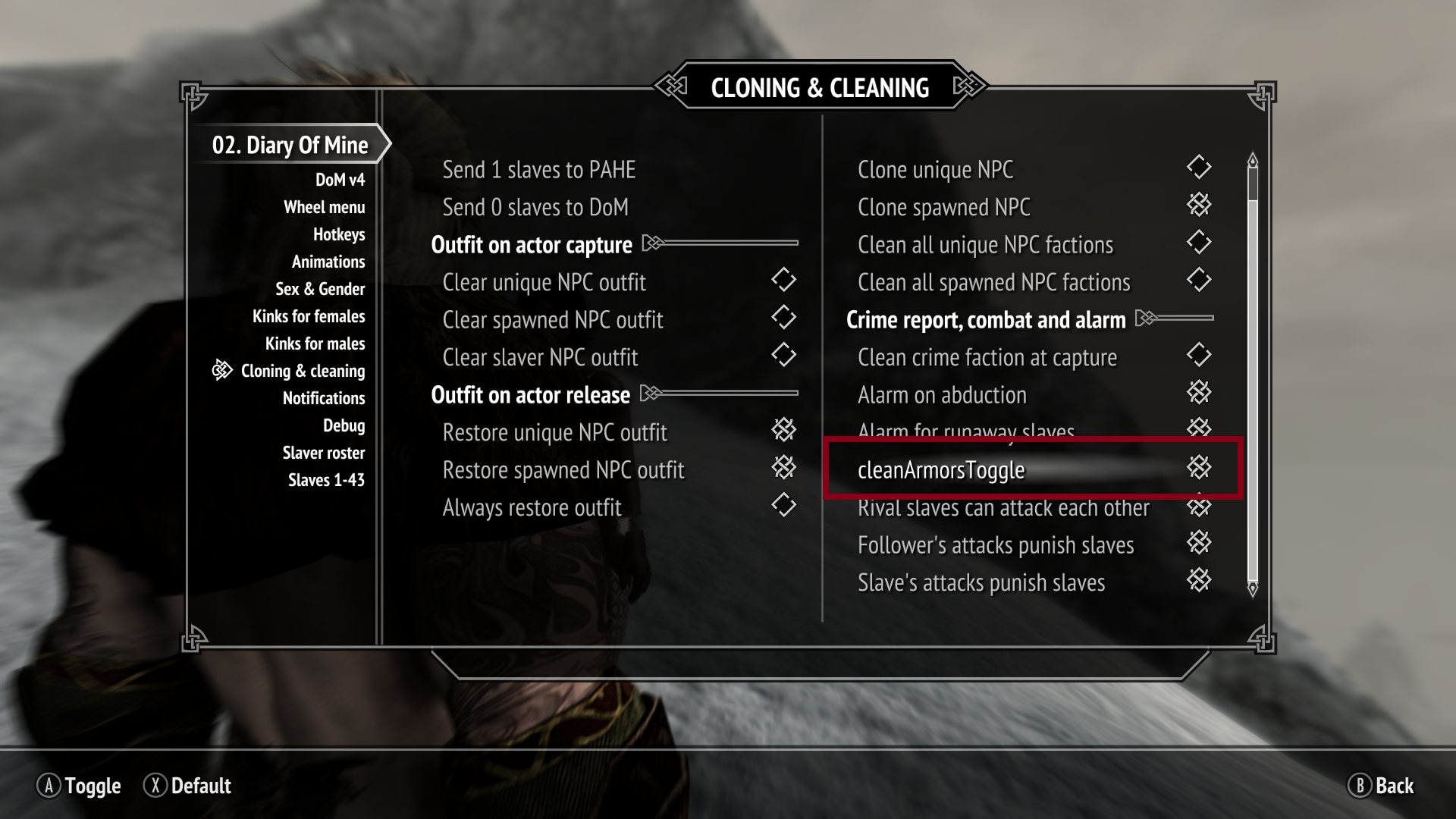Disable Follower's attacks punish slaves
The height and width of the screenshot is (819, 1456).
tap(1200, 543)
